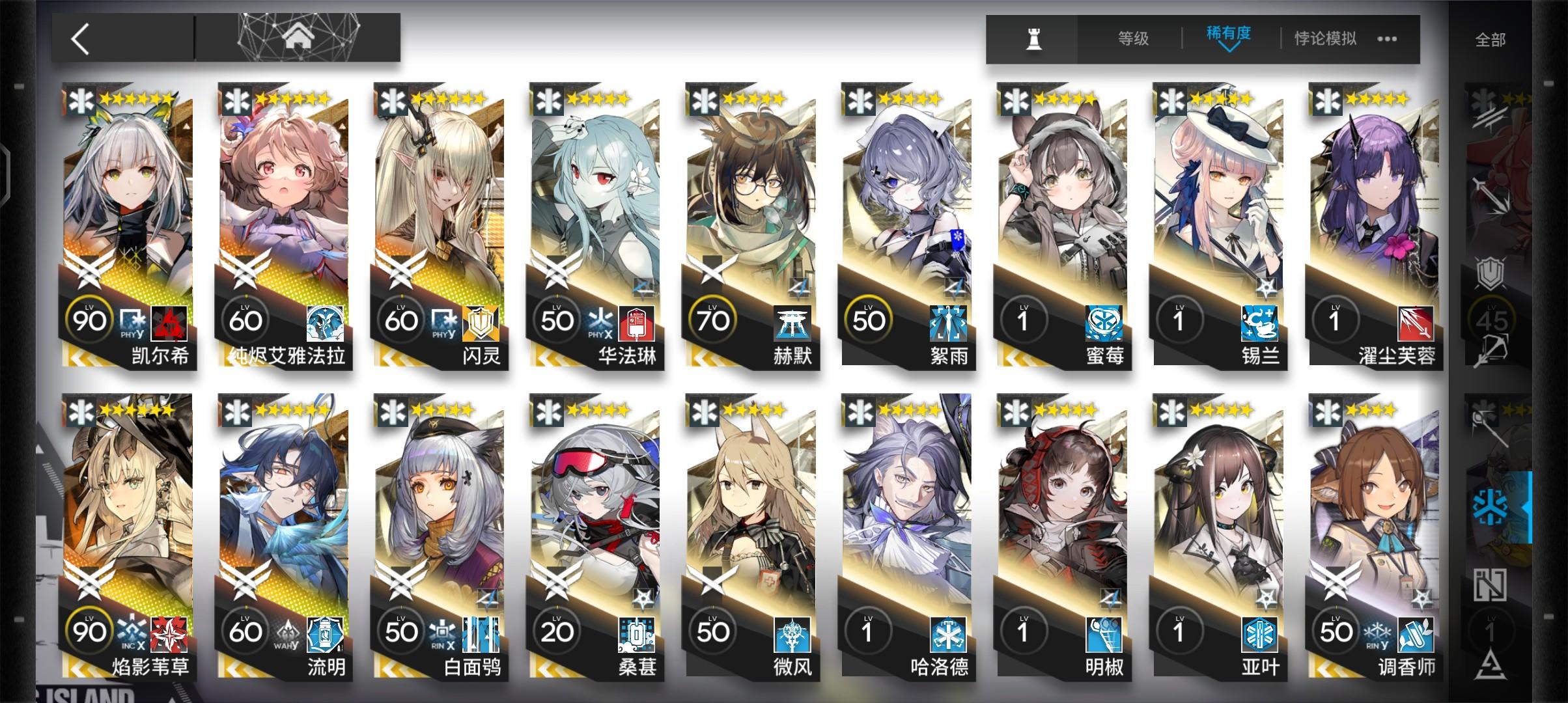This screenshot has width=1568, height=703.
Task: Click the back arrow to leave this screen
Action: pos(78,37)
